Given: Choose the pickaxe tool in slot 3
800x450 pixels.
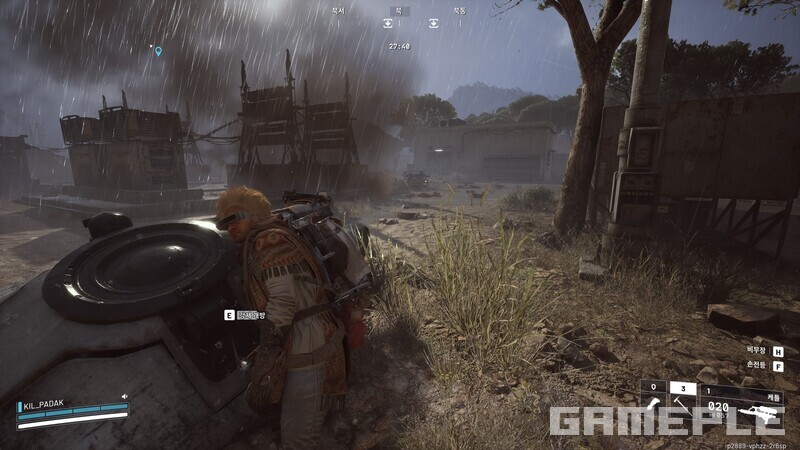Looking at the screenshot, I should pos(681,405).
